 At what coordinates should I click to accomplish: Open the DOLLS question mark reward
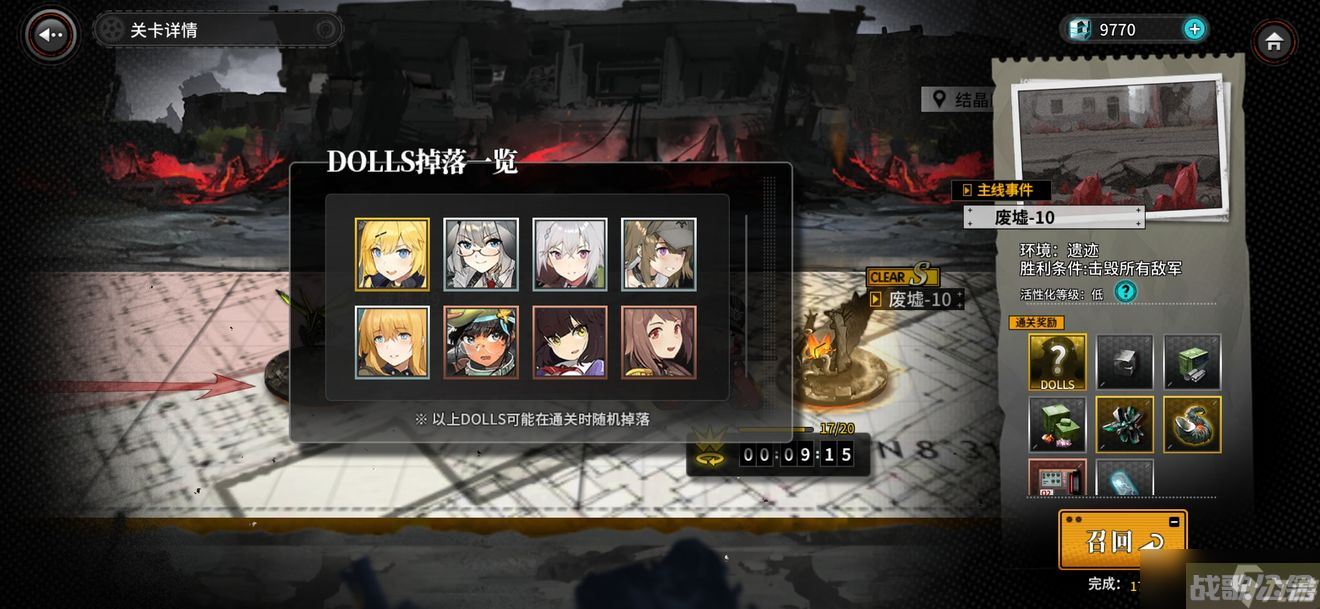[1057, 362]
